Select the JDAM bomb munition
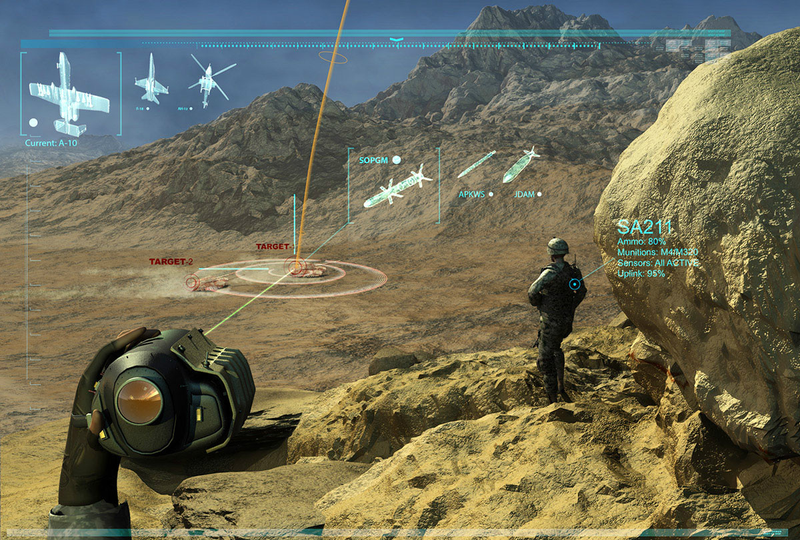This screenshot has width=800, height=540. [x=520, y=164]
